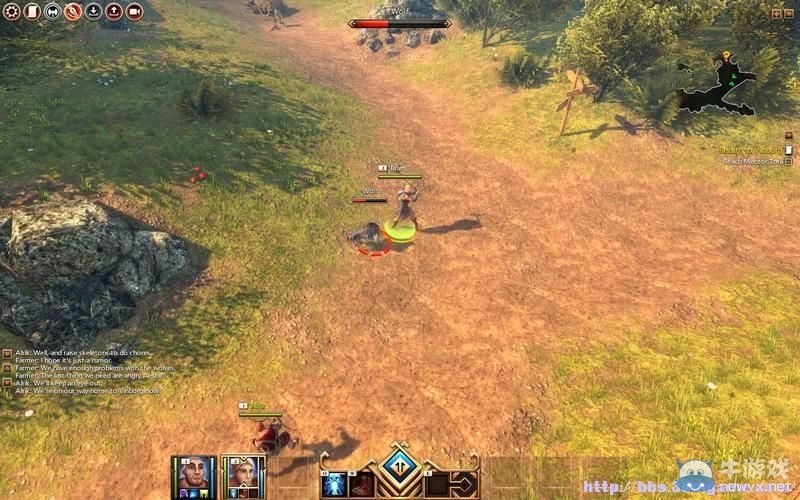Click the dumbbell-shaped icon in top bar

tap(53, 12)
